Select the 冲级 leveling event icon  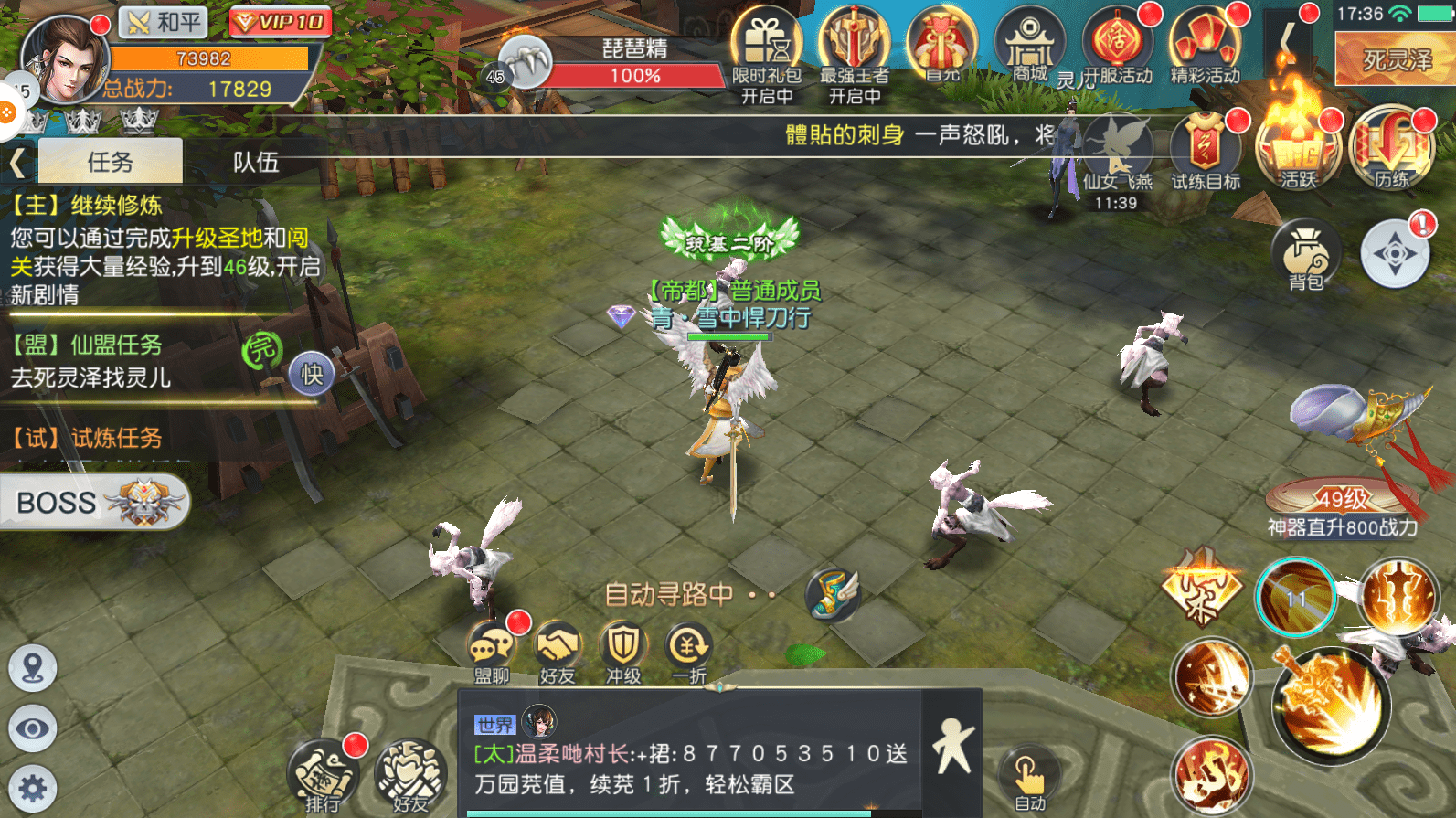point(622,649)
